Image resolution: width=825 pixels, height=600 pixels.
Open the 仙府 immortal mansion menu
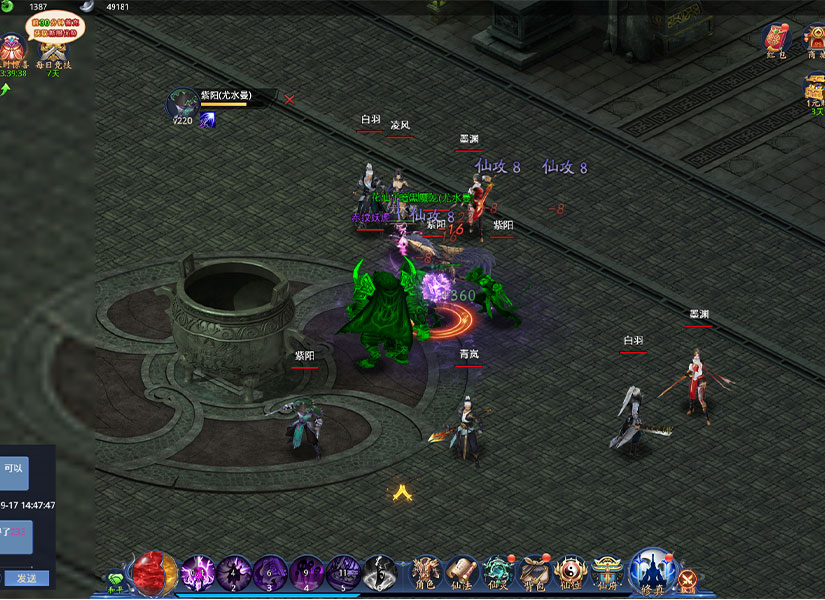(x=606, y=573)
